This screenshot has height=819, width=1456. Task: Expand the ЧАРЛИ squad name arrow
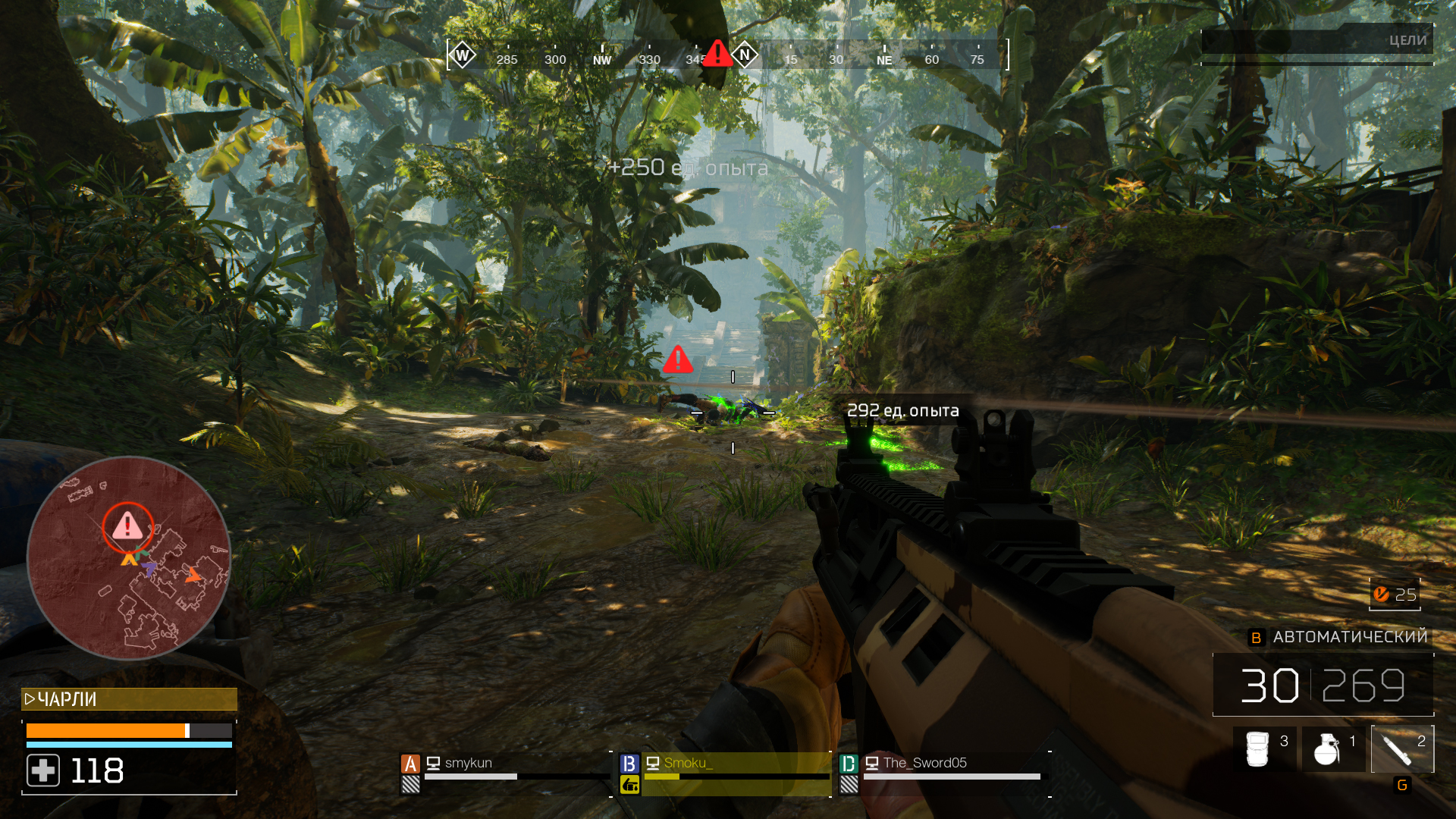[28, 700]
